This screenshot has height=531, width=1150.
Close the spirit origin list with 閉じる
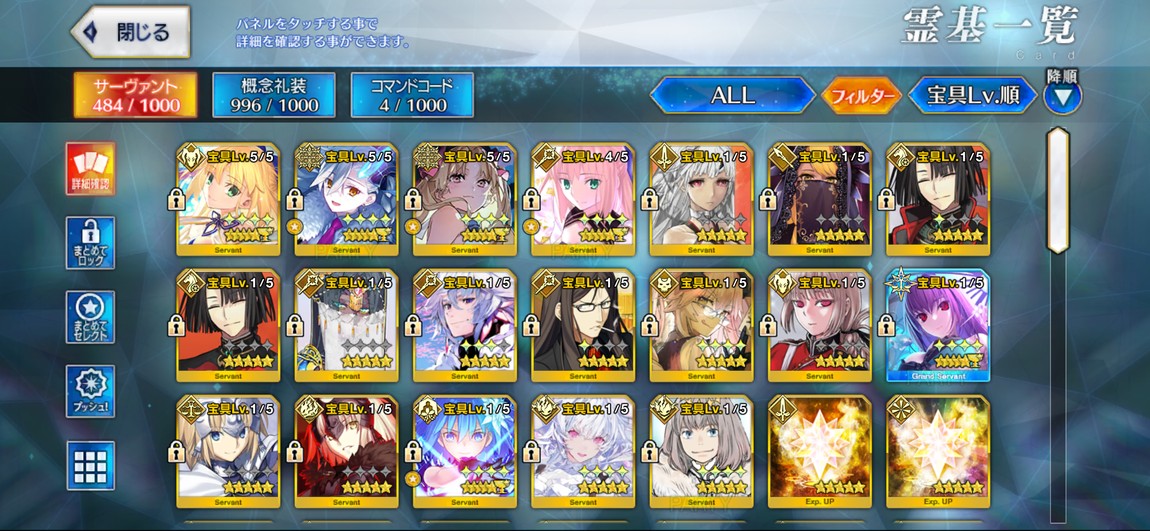click(x=131, y=32)
